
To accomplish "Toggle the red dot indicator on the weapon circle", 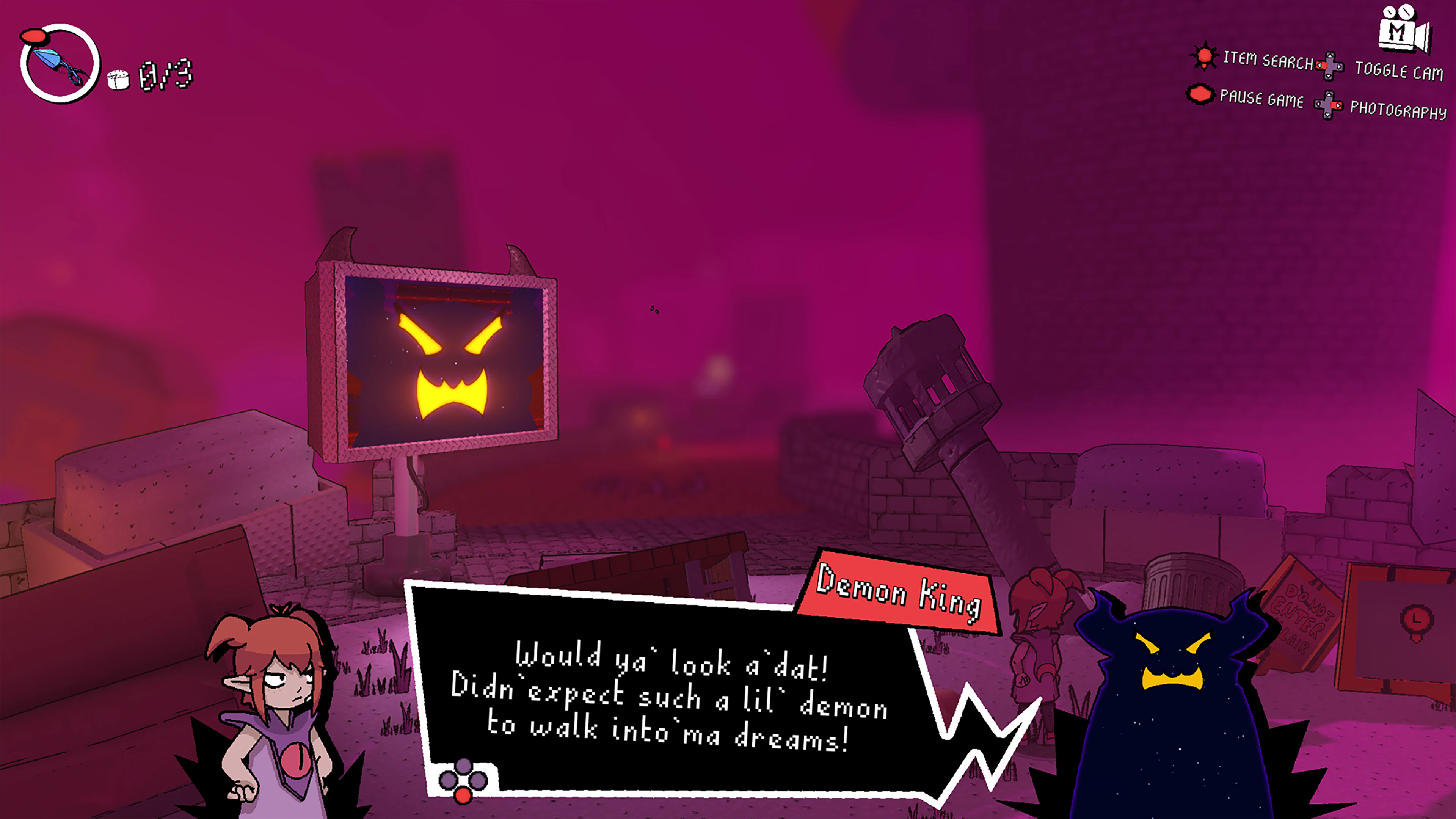I will tap(35, 36).
